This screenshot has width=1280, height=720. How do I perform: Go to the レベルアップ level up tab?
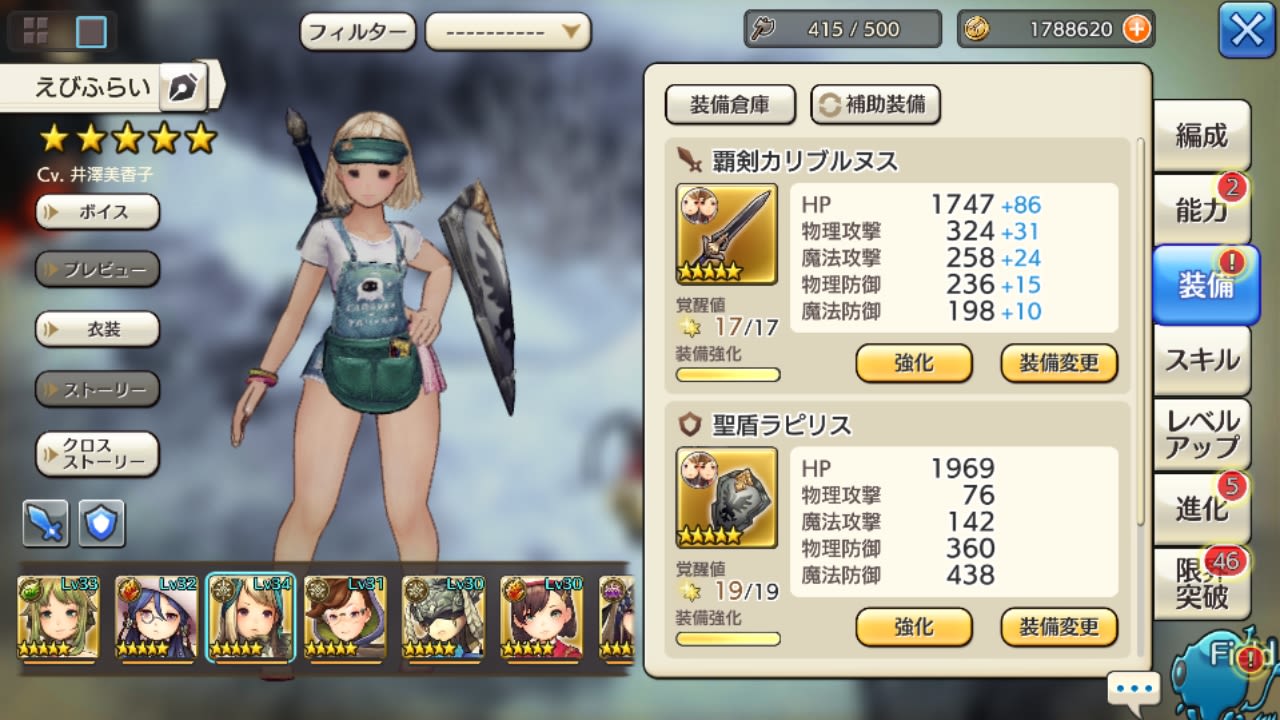coord(1201,435)
